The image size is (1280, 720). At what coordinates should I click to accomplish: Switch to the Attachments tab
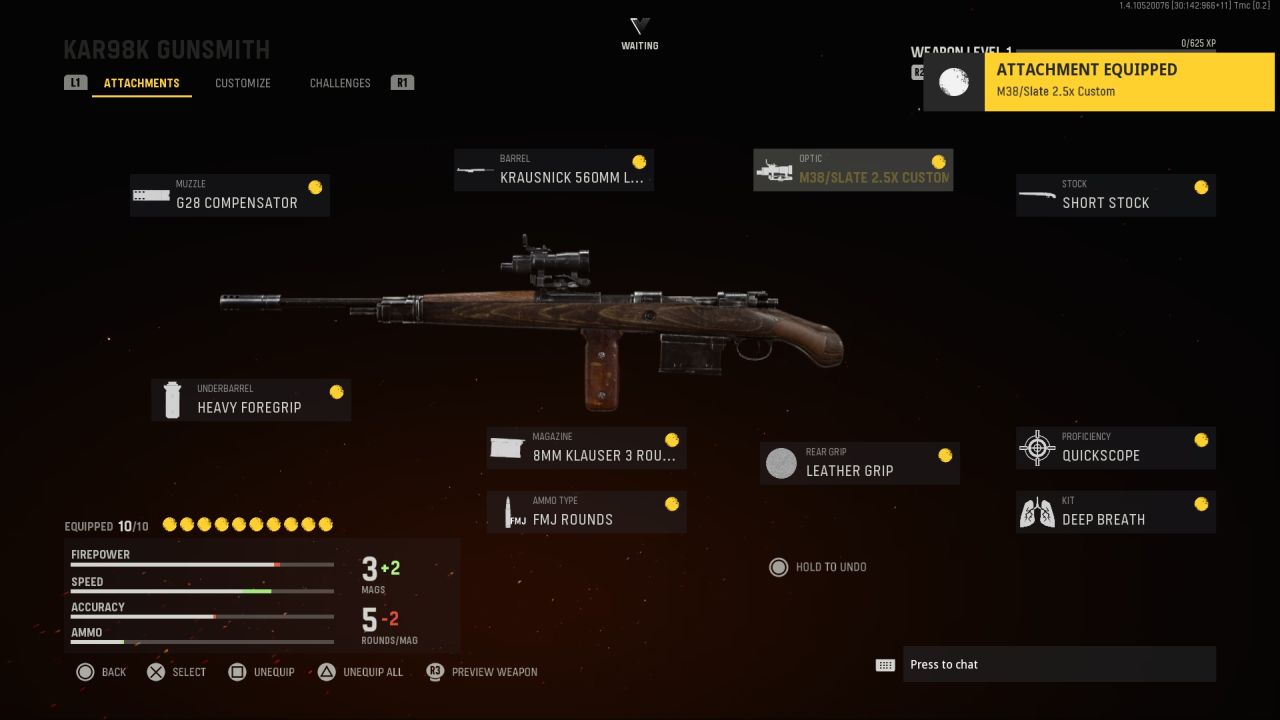pos(141,83)
